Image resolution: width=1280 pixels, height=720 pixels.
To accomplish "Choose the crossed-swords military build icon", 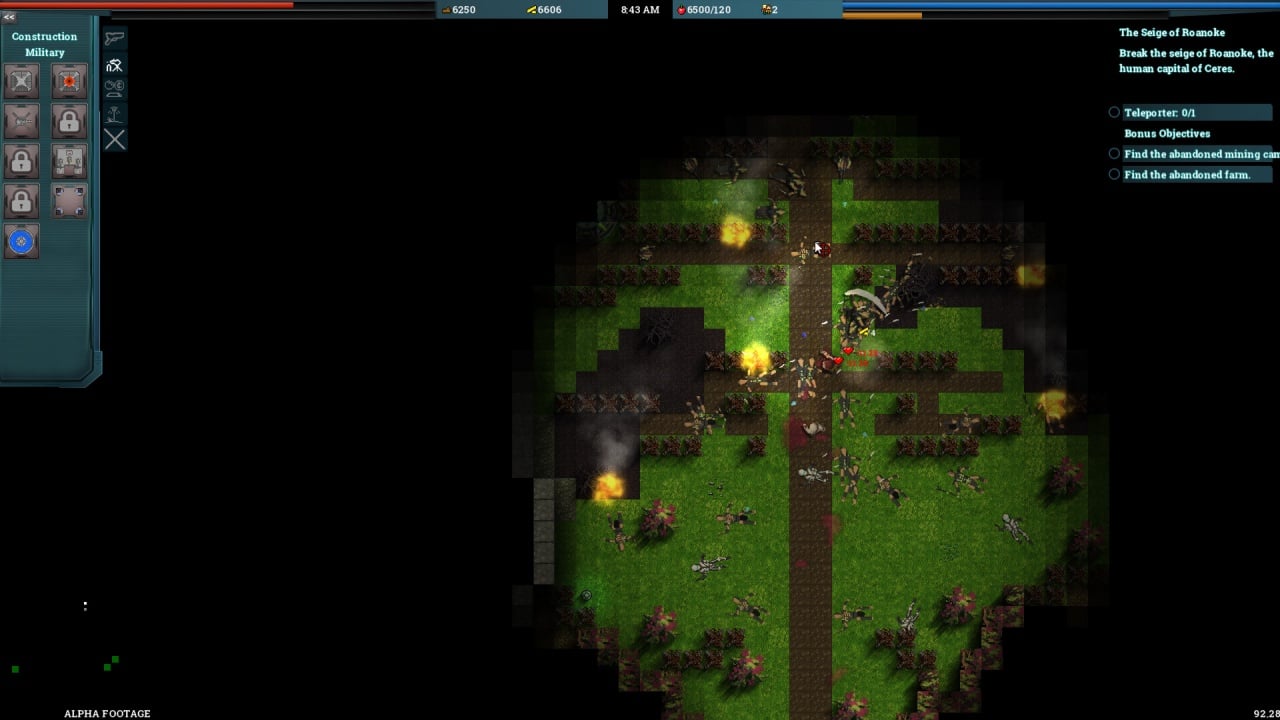I will tap(21, 121).
